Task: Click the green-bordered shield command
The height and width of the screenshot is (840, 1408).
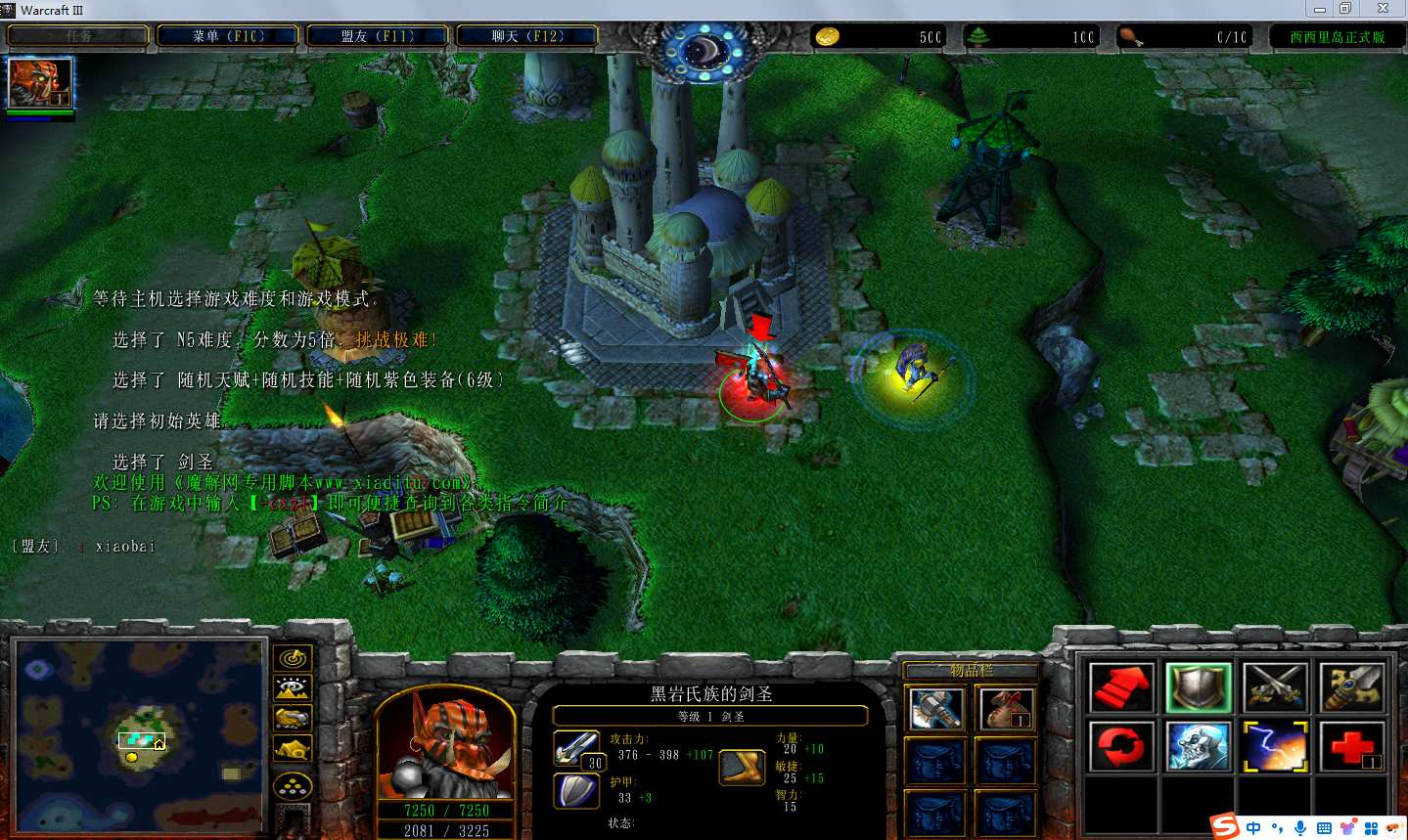Action: click(1198, 687)
